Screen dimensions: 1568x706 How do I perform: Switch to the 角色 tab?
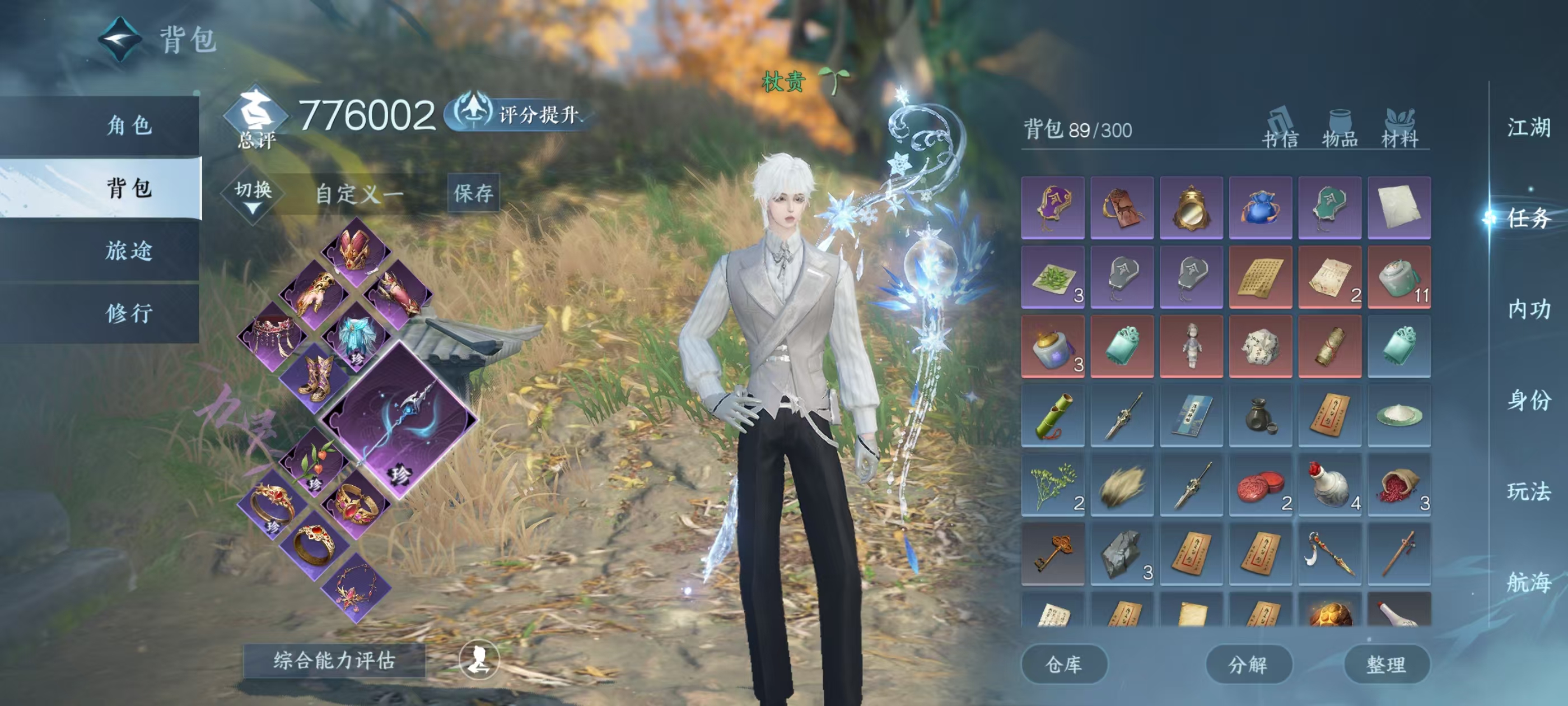pos(128,126)
